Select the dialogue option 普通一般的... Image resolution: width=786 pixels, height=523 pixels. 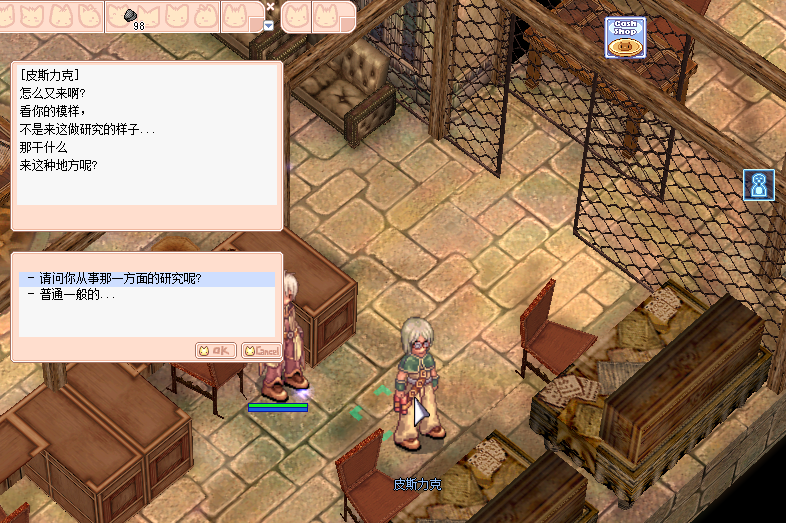point(78,295)
